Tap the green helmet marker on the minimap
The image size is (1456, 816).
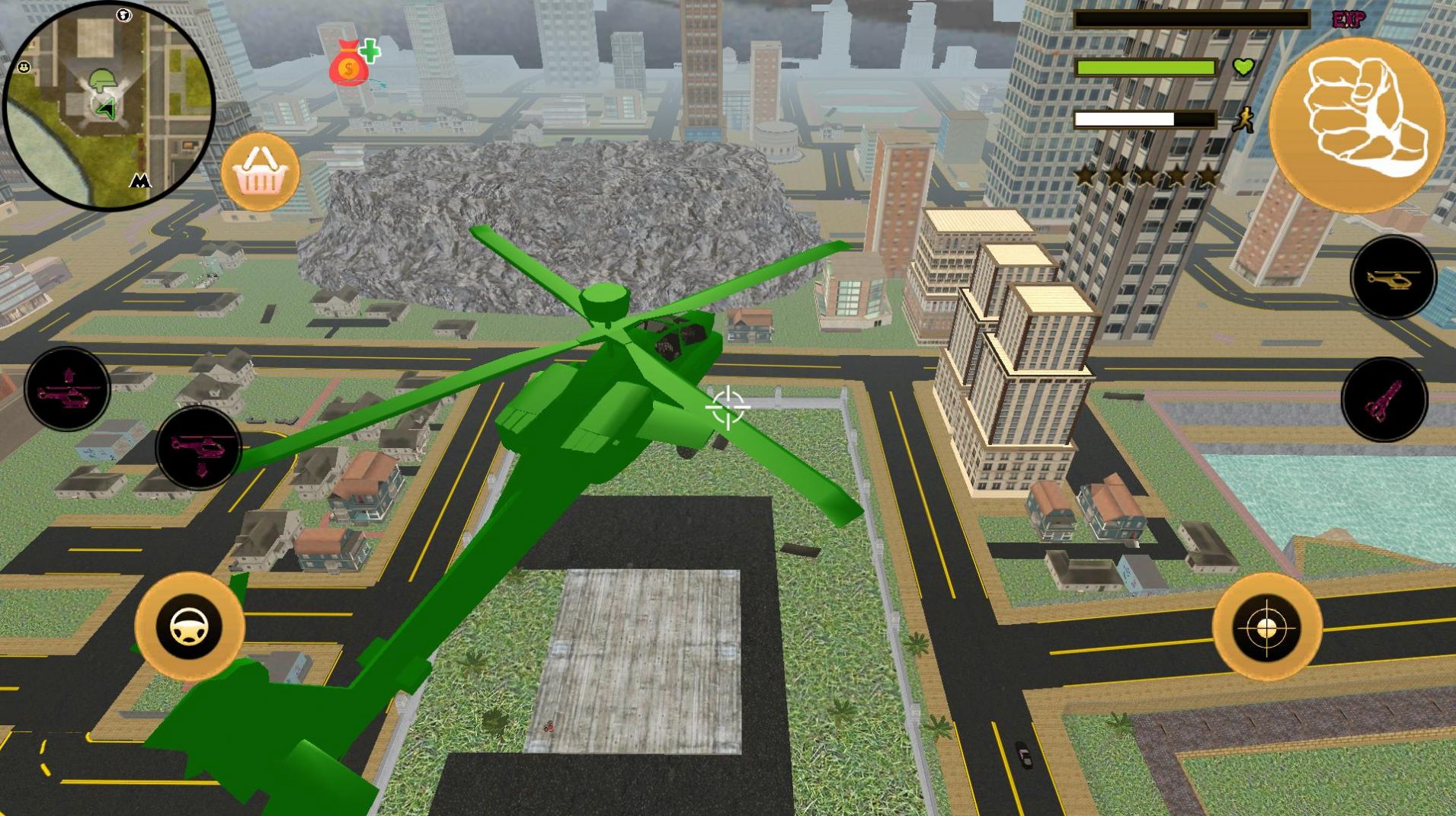coord(103,80)
